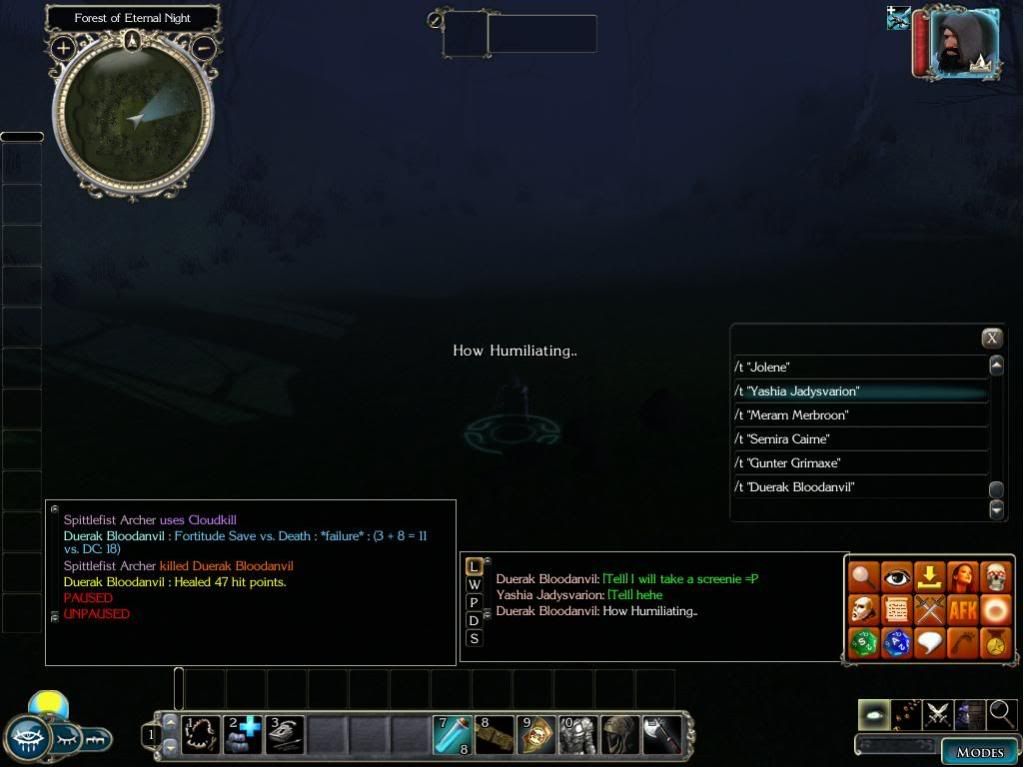
Task: Choose the /t "Yashia Jadysvarion" entry
Action: (x=860, y=391)
